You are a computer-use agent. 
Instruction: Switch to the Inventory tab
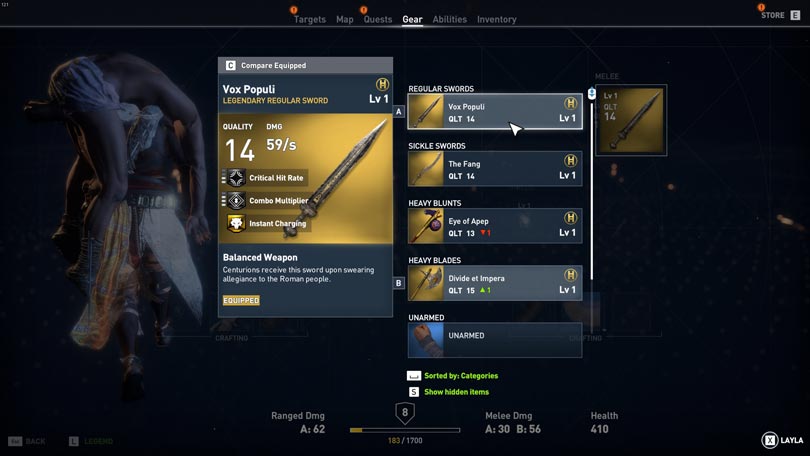point(496,20)
